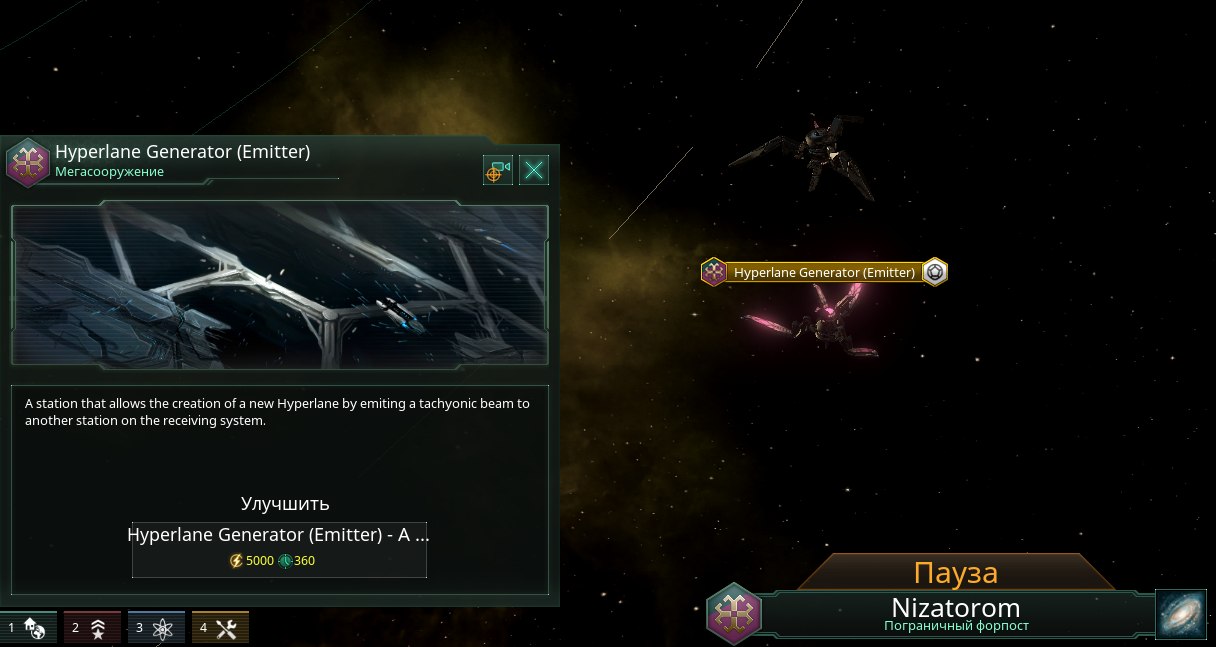Close the Hyperlane Generator panel
This screenshot has width=1216, height=647.
(534, 170)
